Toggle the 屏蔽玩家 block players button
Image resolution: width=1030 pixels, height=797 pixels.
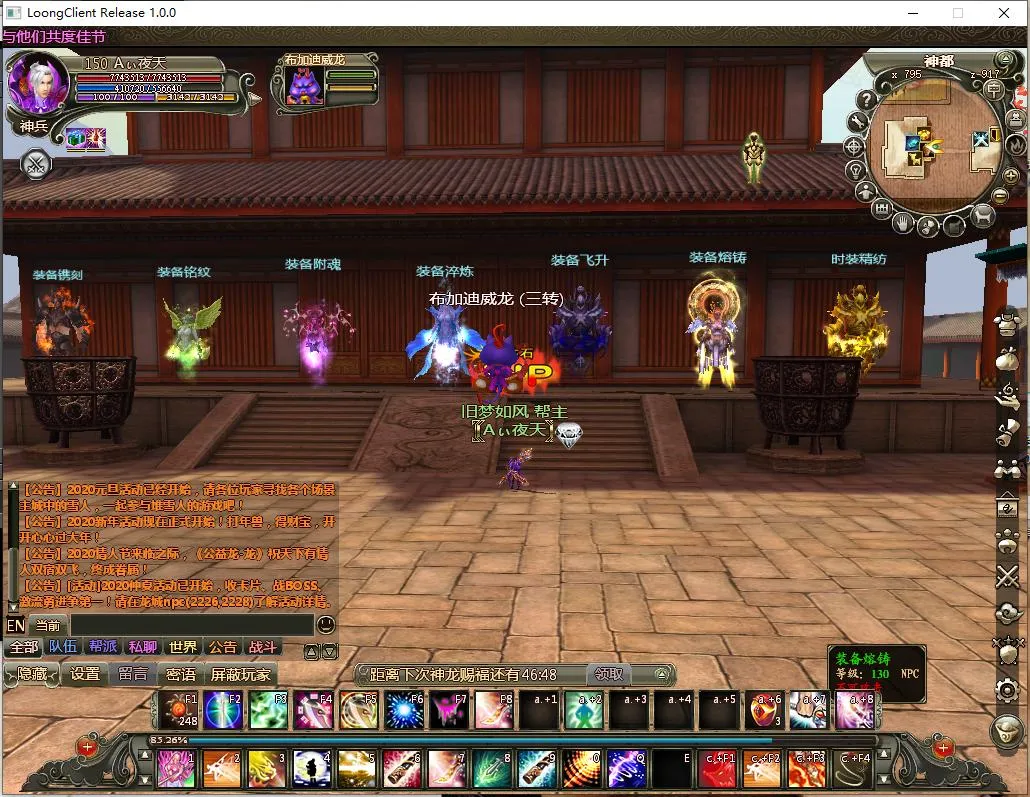click(x=240, y=674)
